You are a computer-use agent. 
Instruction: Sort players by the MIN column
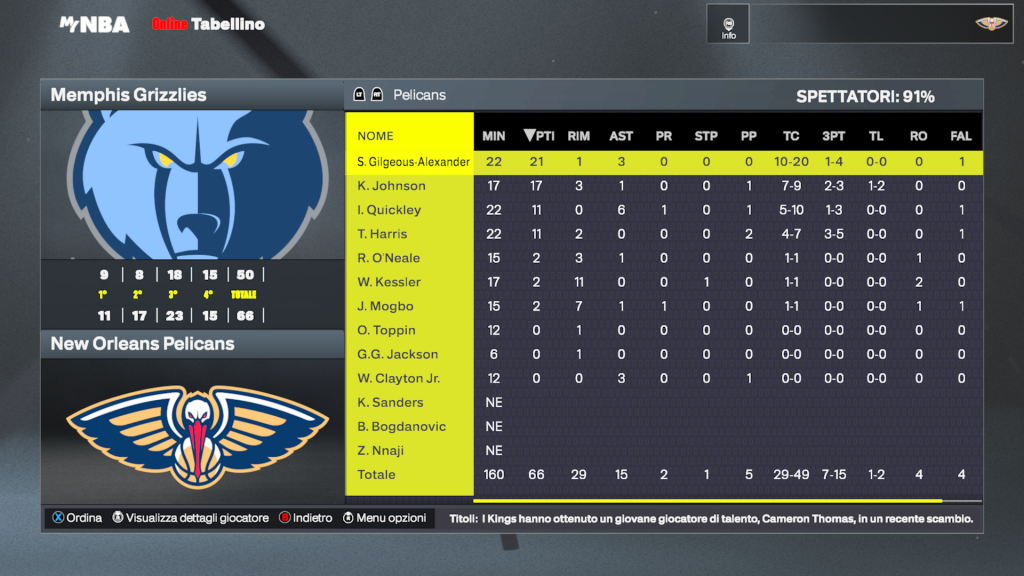pos(494,136)
